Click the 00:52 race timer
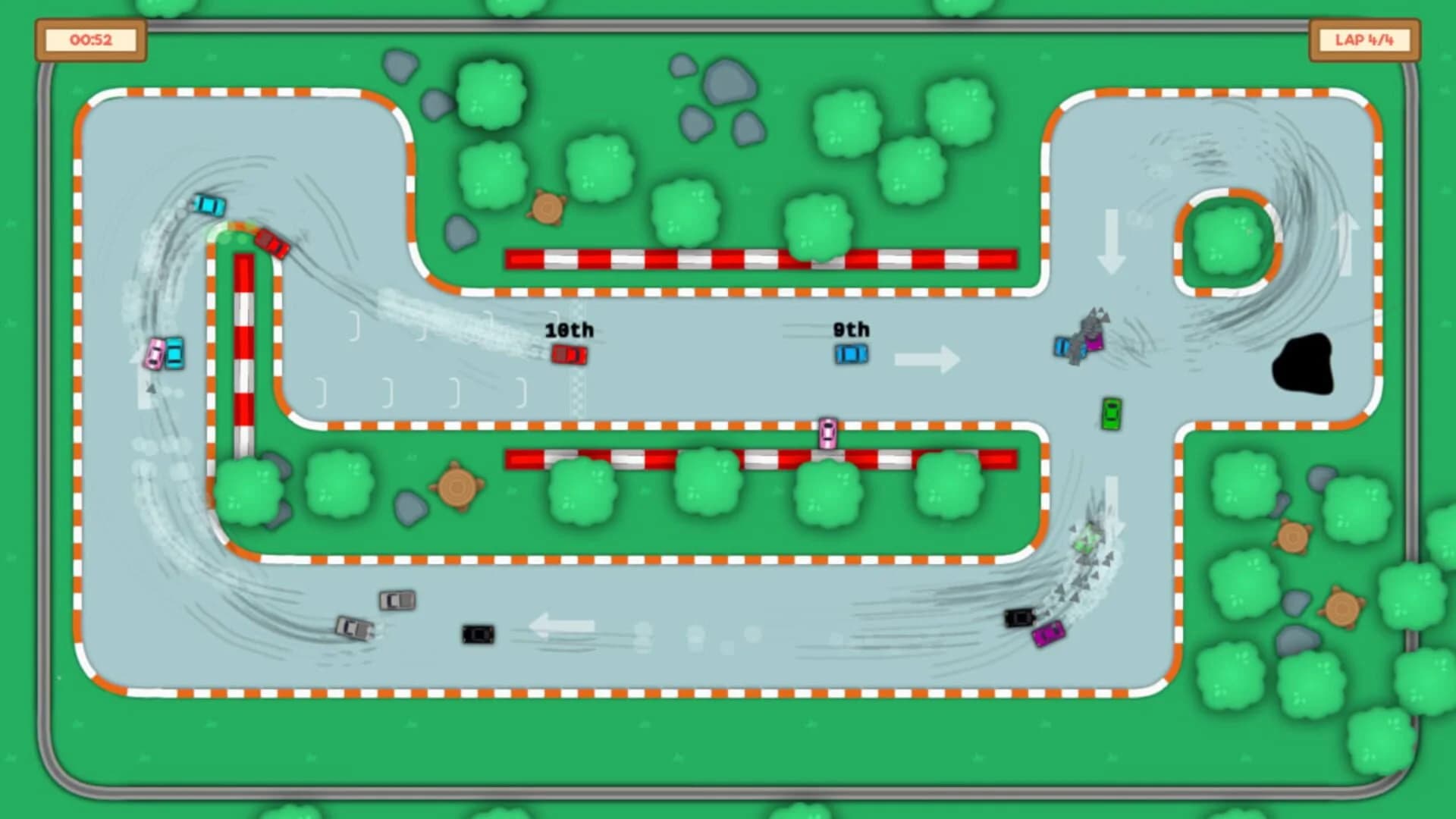This screenshot has width=1456, height=819. click(93, 41)
